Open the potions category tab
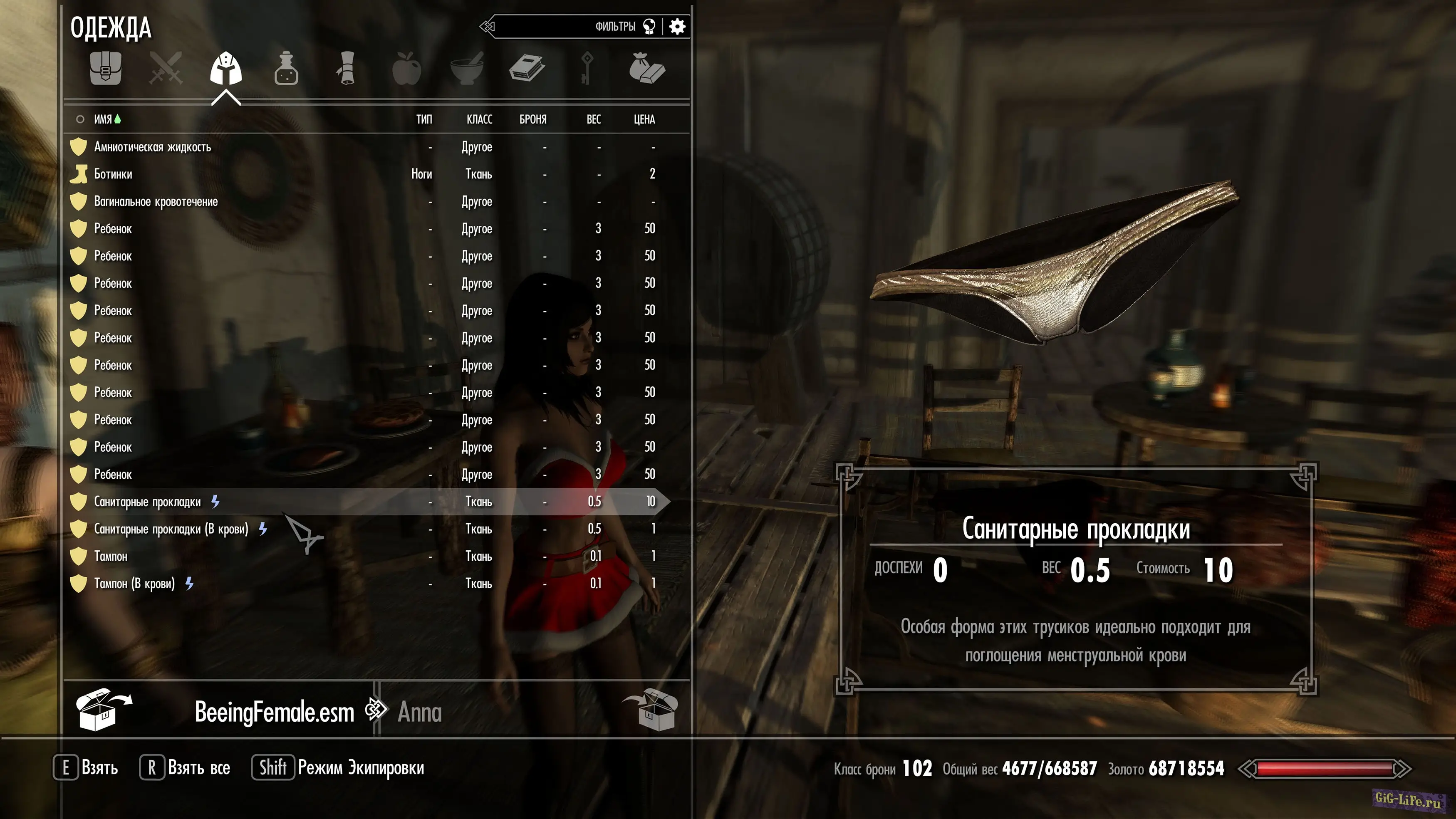Screen dimensions: 1456x819 click(286, 69)
